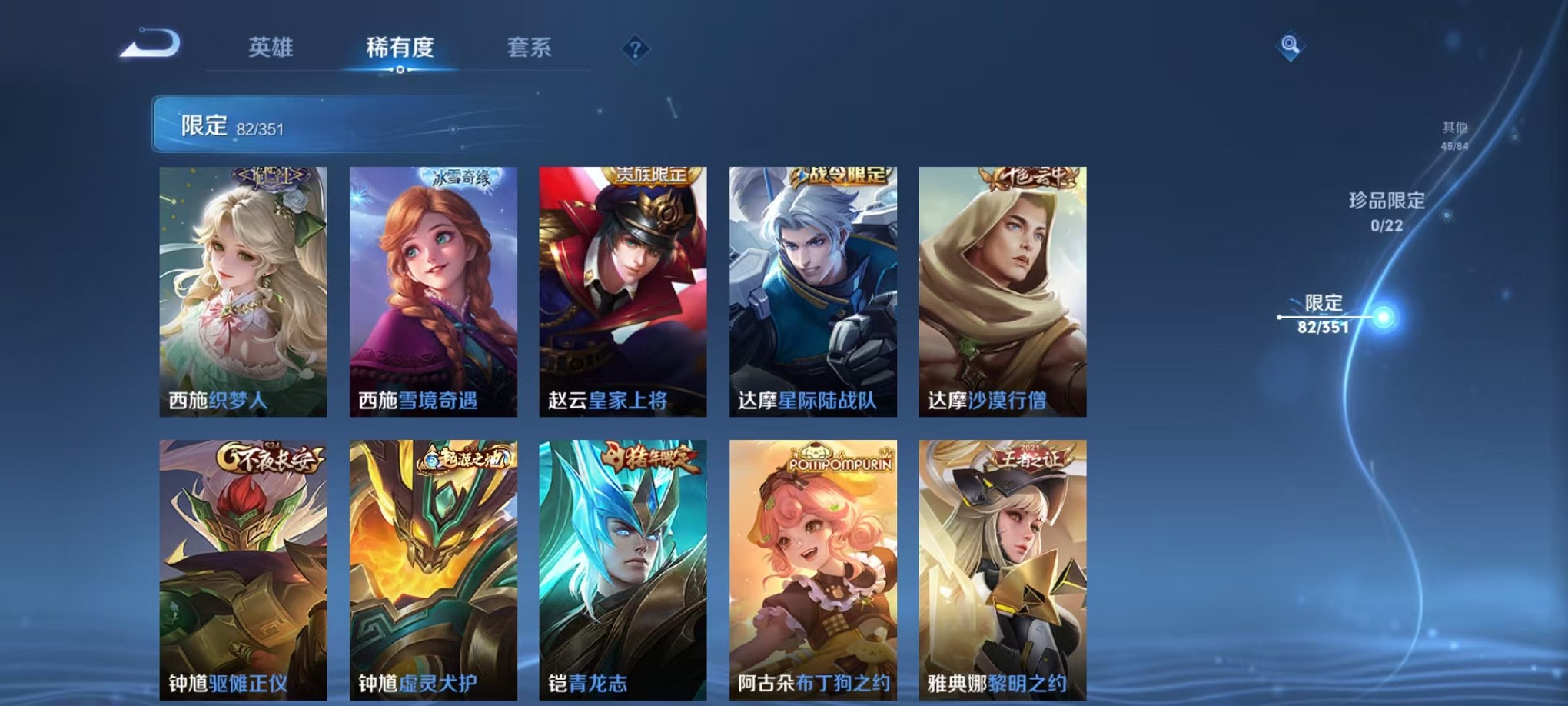Select the 稀有度 tab

coord(399,48)
